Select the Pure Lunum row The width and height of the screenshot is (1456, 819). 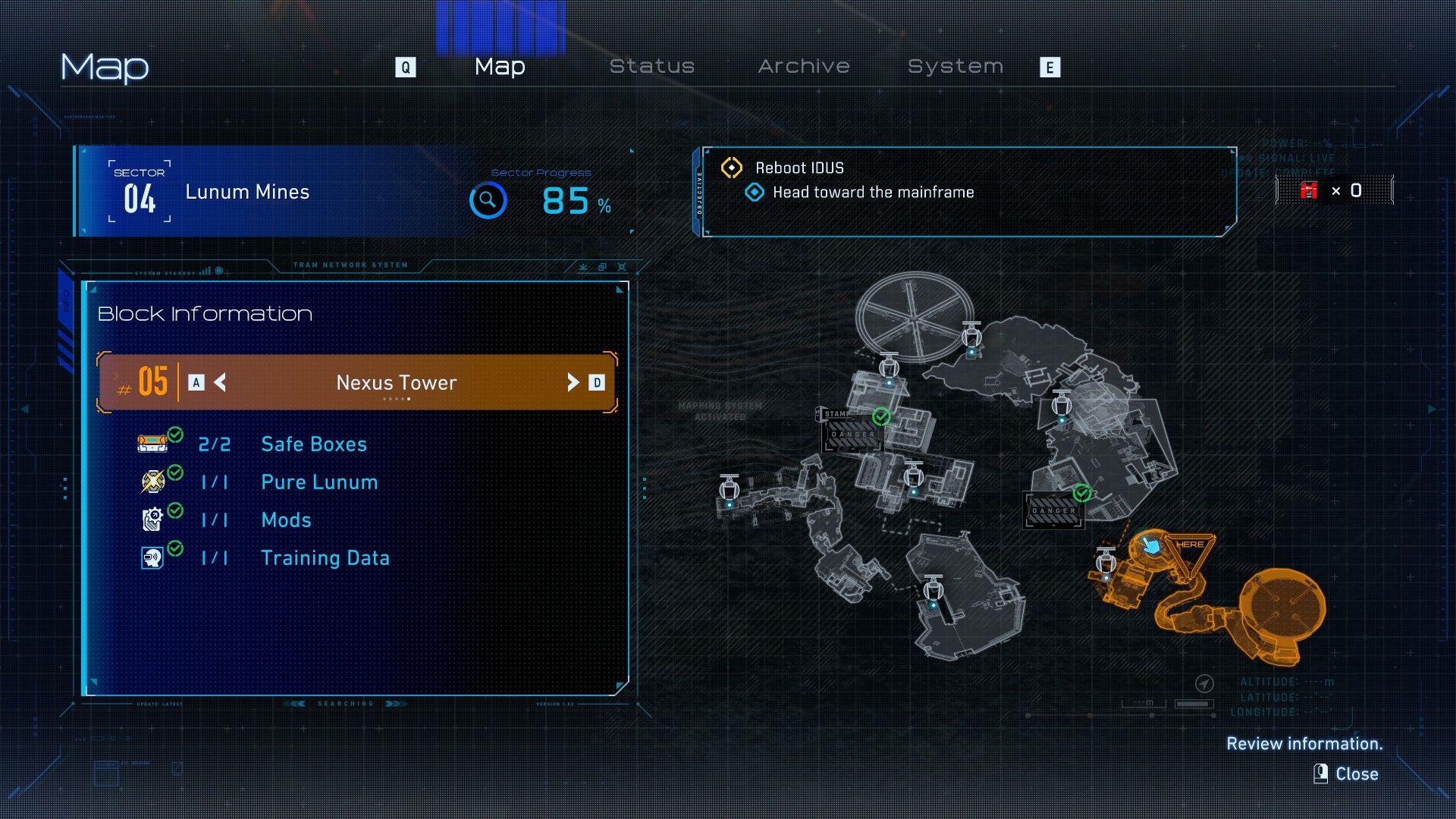pos(318,482)
